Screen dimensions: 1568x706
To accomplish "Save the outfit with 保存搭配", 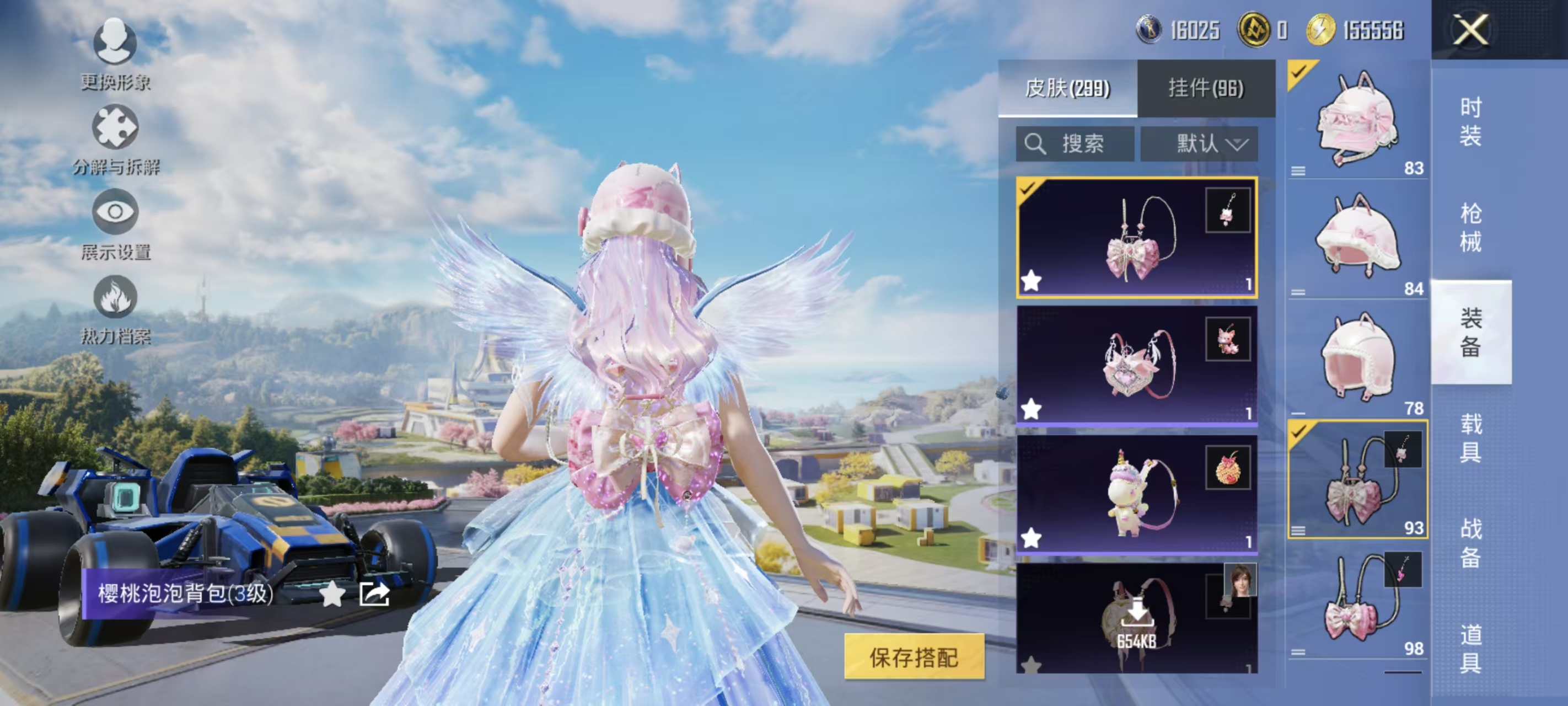I will pyautogui.click(x=914, y=657).
